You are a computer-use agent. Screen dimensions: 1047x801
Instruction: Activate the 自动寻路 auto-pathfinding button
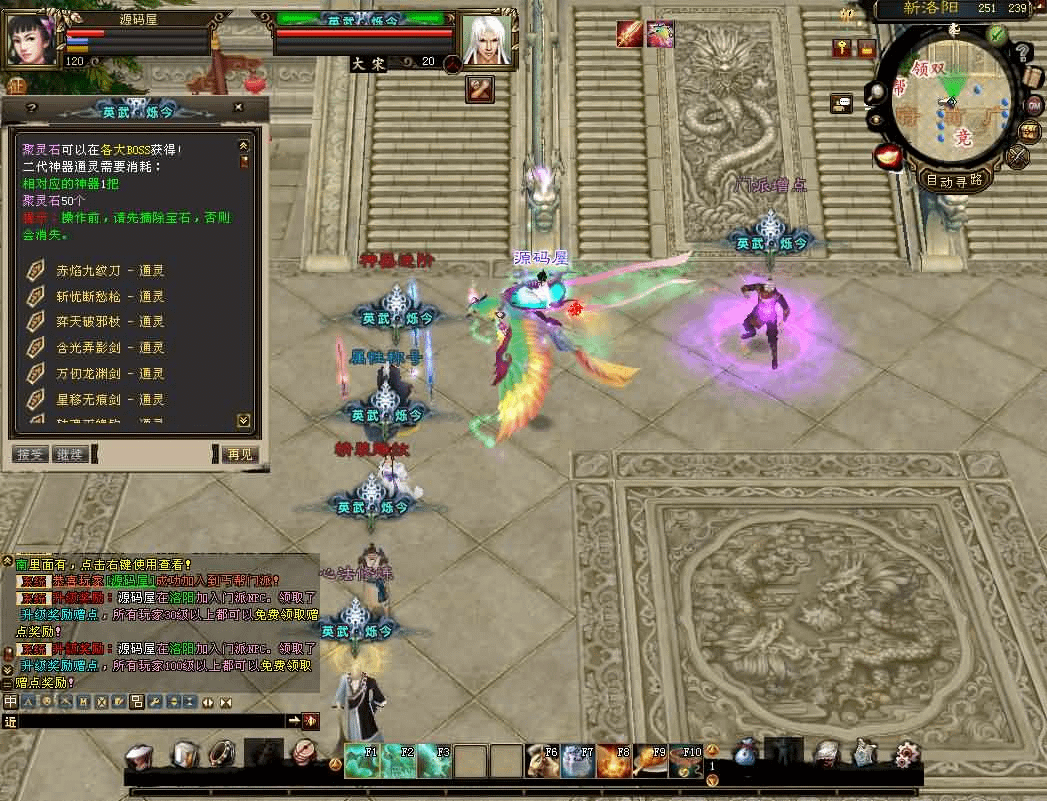coord(954,181)
